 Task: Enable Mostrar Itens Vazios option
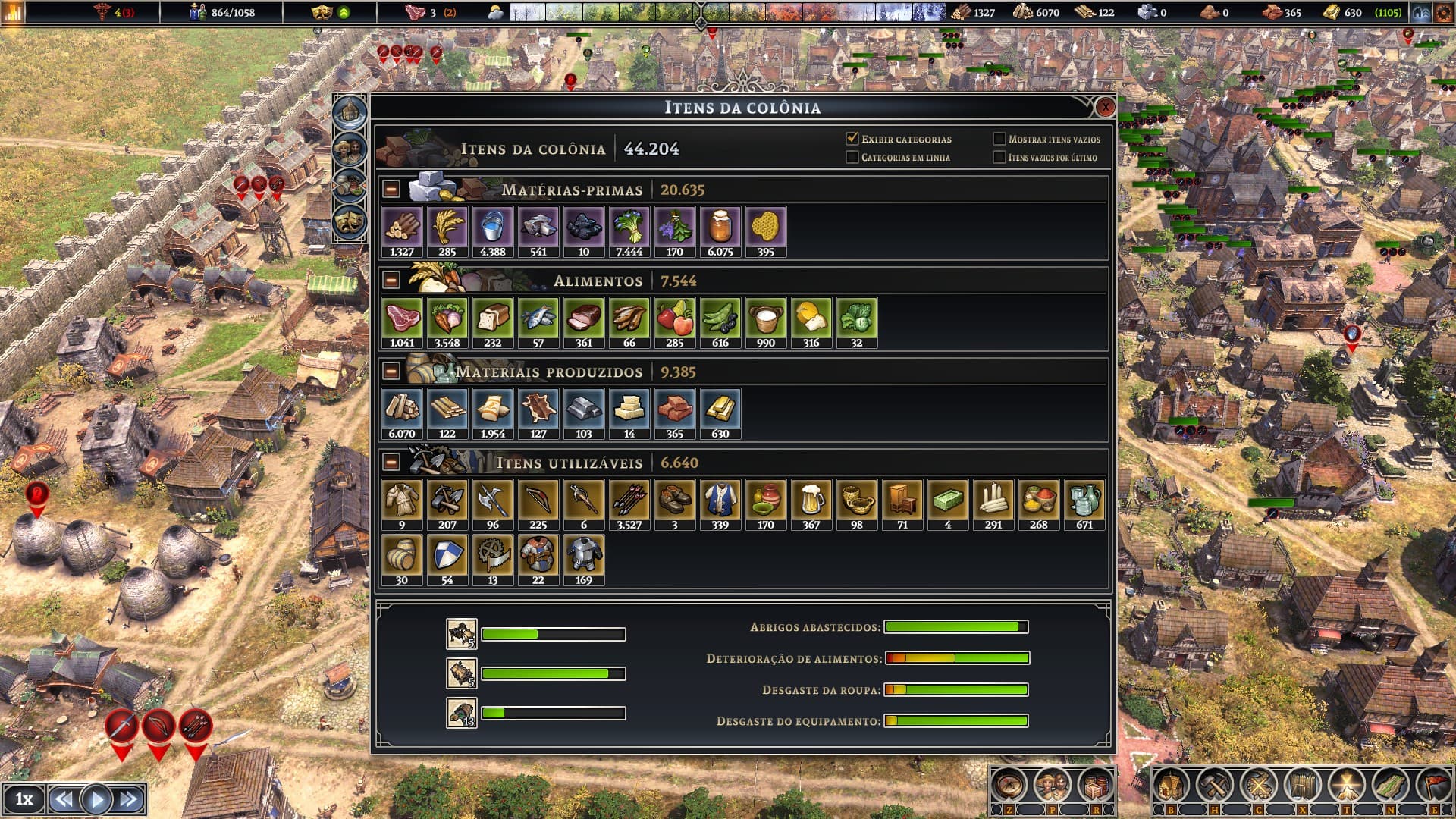999,139
